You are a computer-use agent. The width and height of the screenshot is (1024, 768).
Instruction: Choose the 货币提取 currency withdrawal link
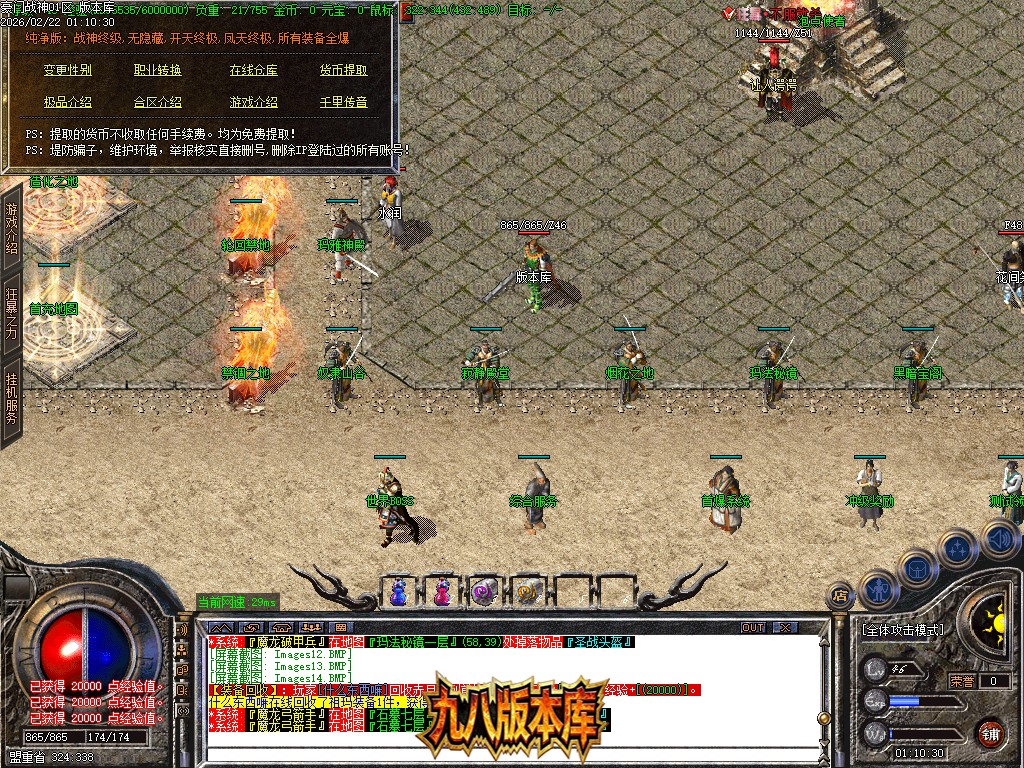pos(343,70)
